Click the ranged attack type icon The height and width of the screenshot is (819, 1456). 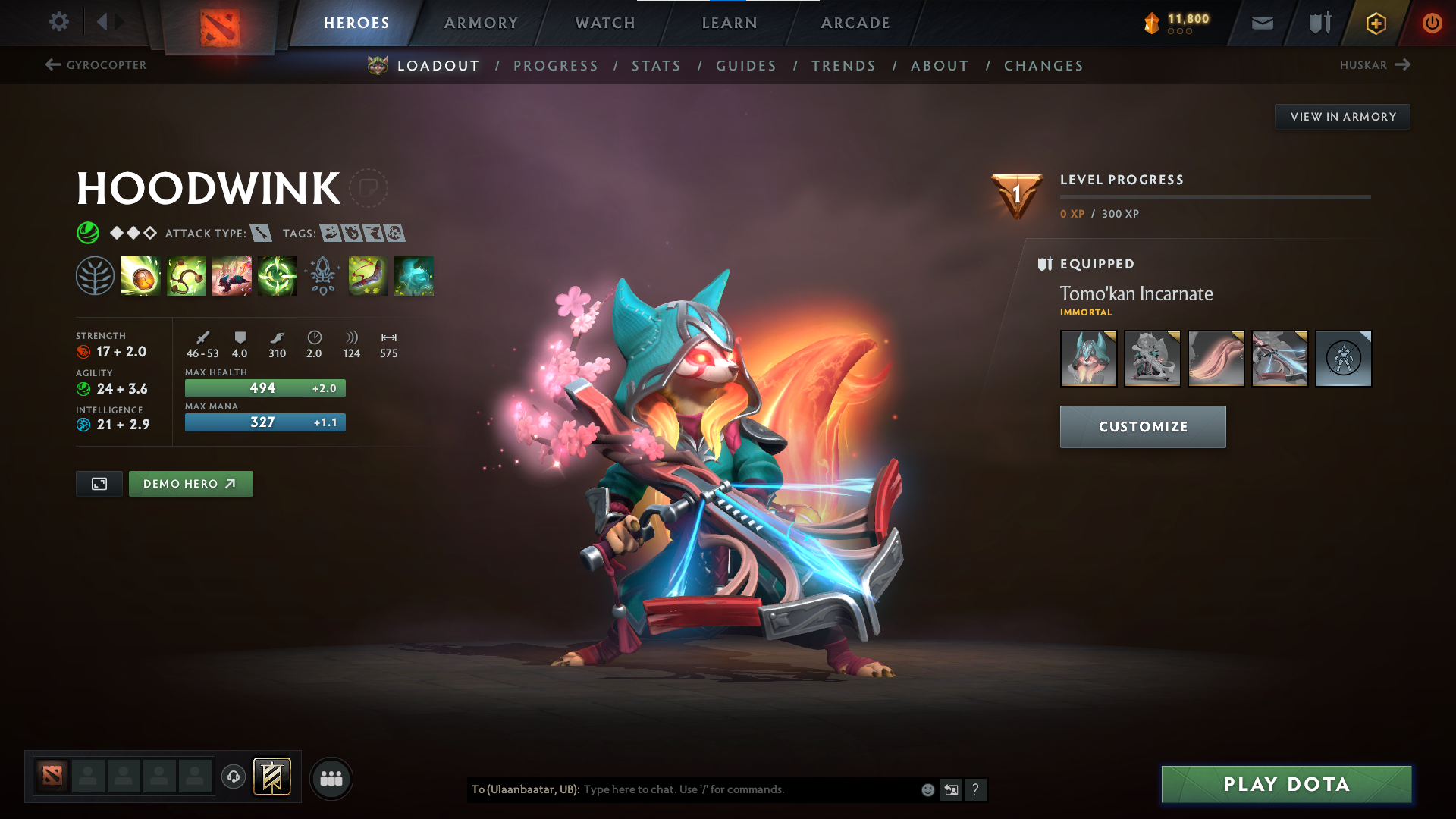[x=262, y=233]
